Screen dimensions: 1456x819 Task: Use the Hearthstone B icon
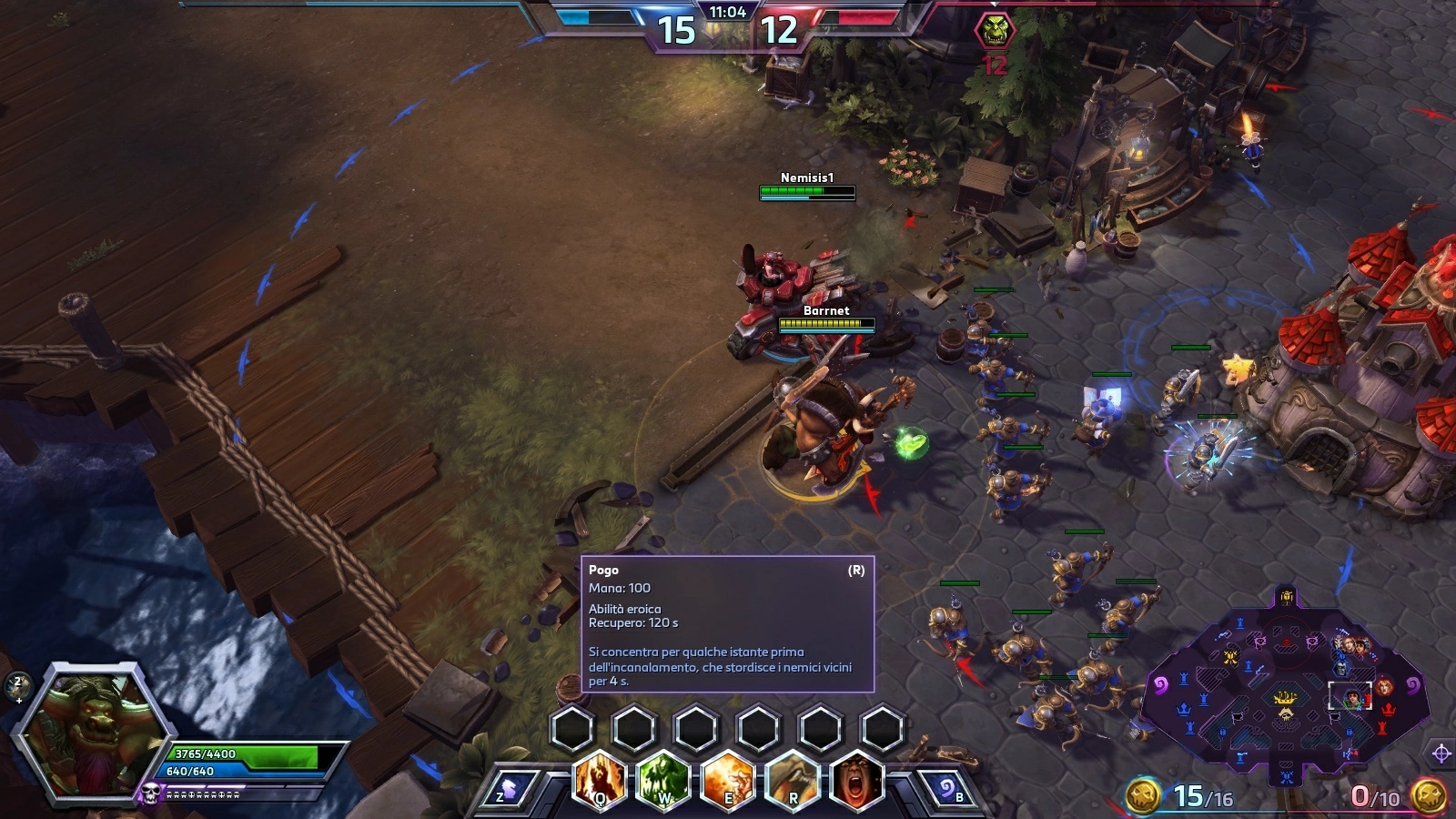tap(947, 790)
